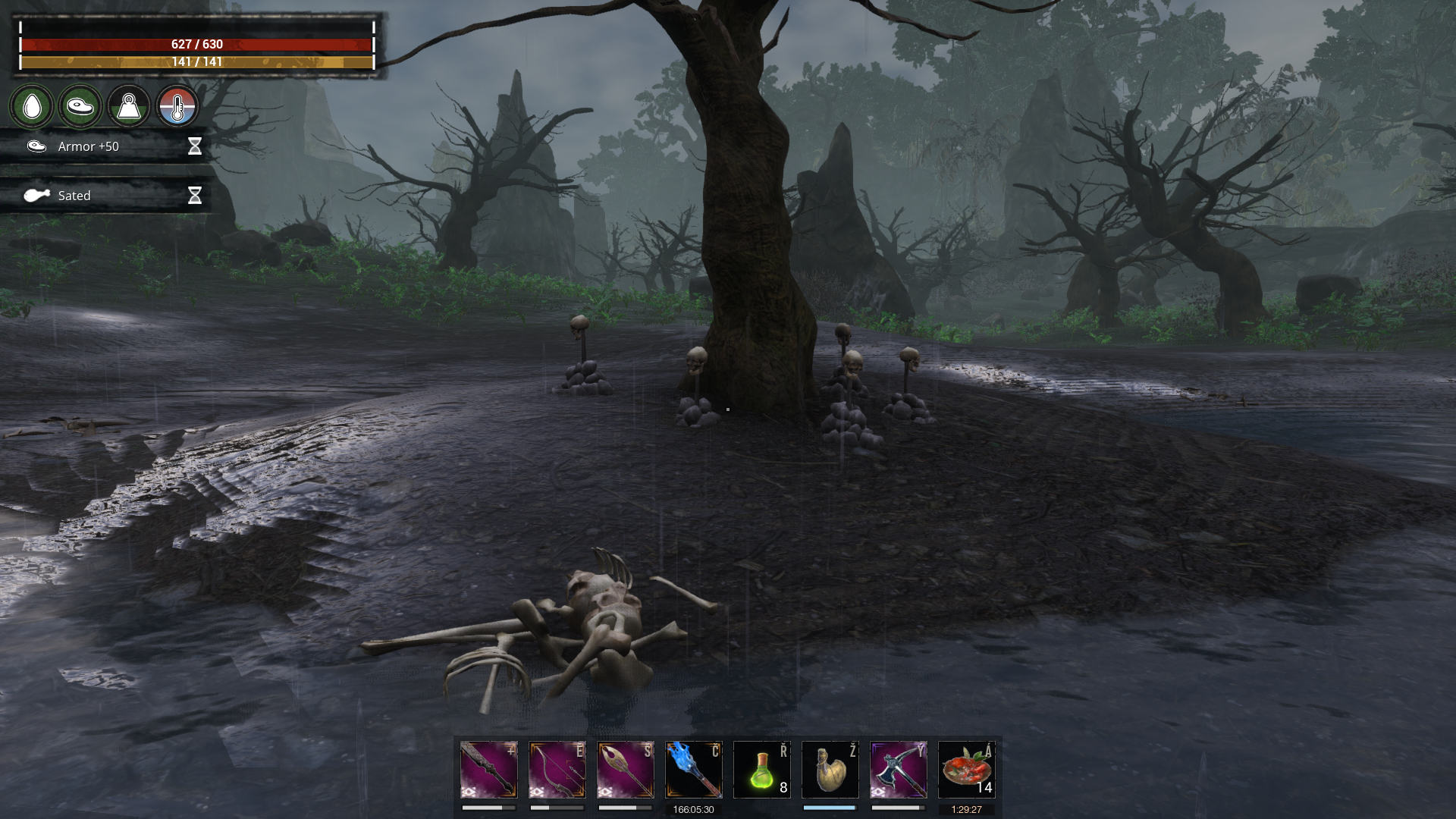Click the thermometer temperature icon

coord(177,106)
